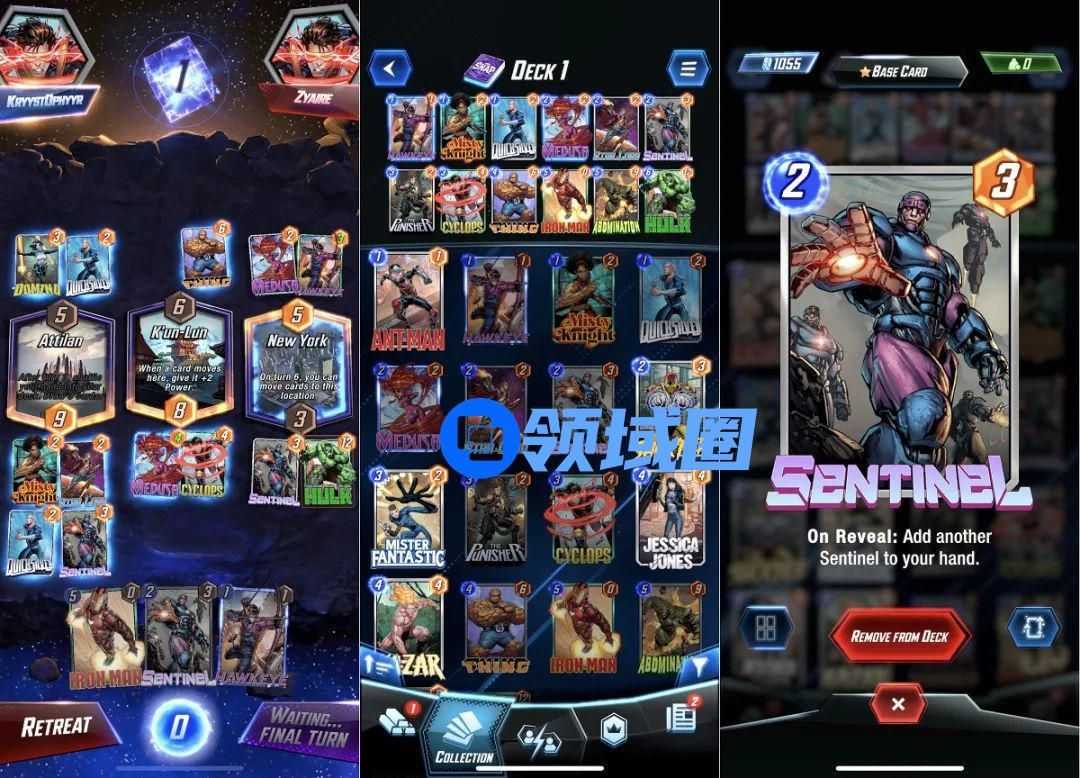Click the four-panel grid hexagon button
The height and width of the screenshot is (778, 1080).
(x=766, y=628)
